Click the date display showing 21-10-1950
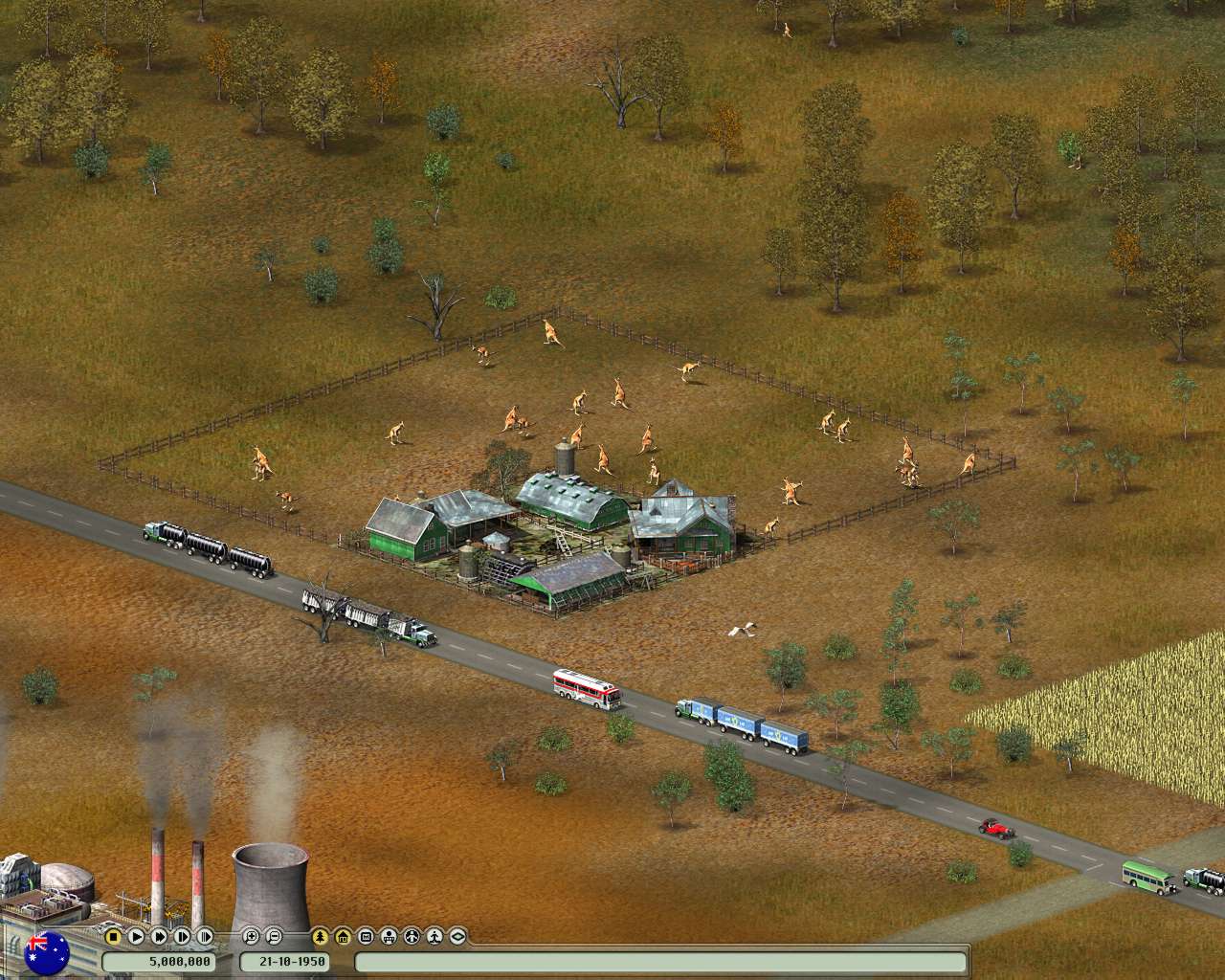This screenshot has height=980, width=1225. point(286,958)
